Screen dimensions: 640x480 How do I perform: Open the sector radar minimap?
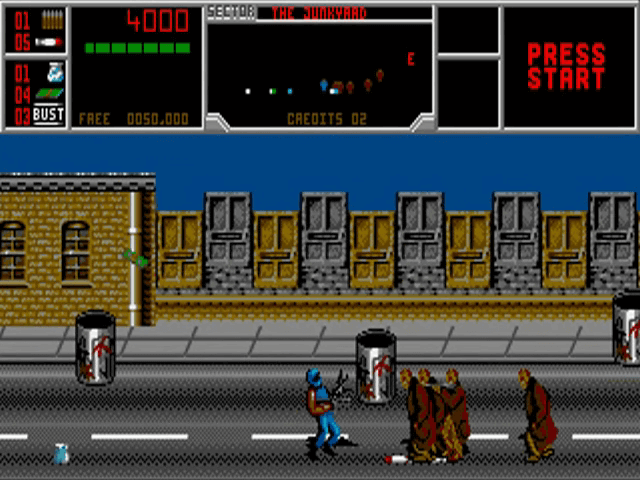click(x=320, y=66)
